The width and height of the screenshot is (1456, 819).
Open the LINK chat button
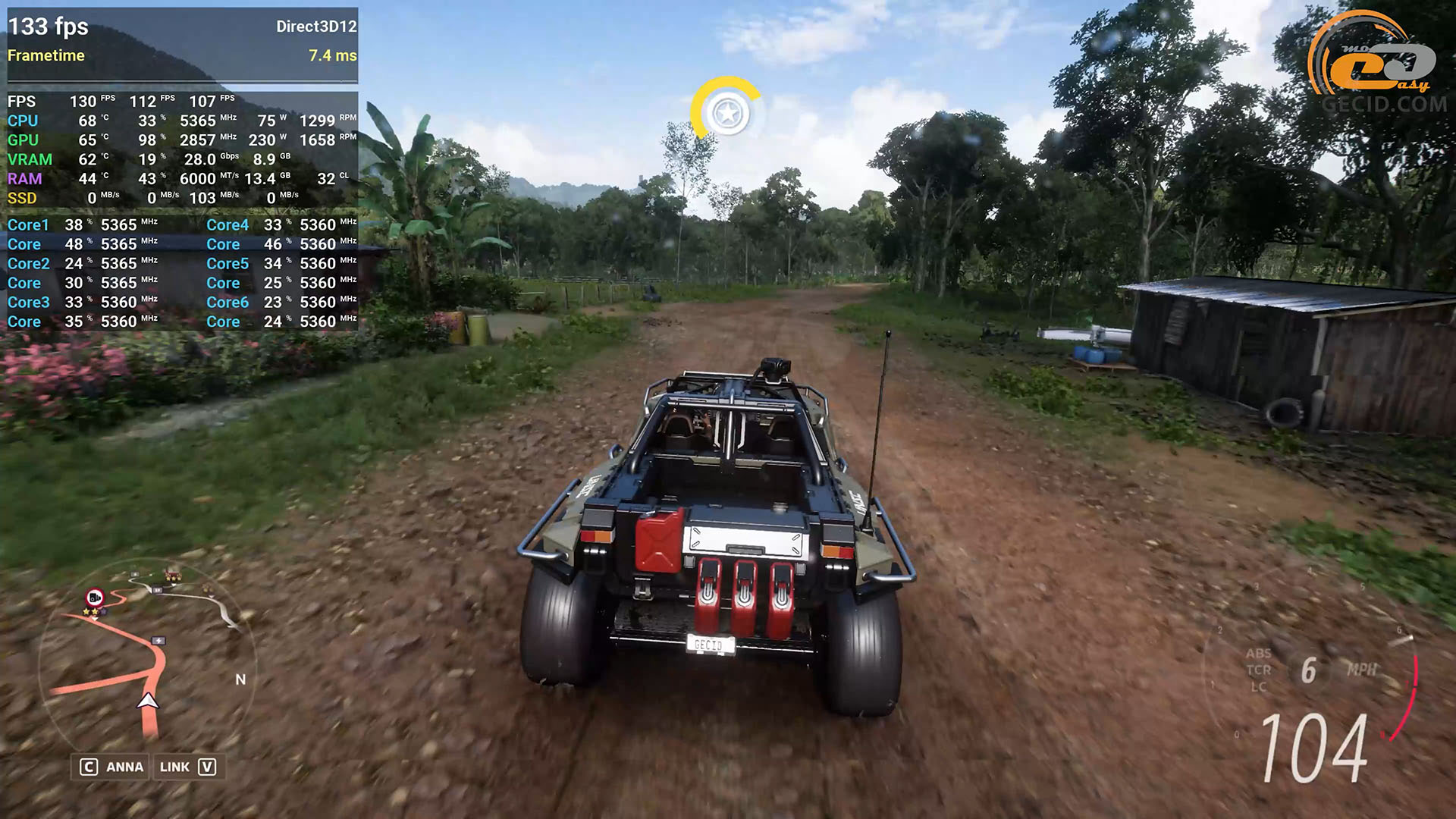click(187, 767)
